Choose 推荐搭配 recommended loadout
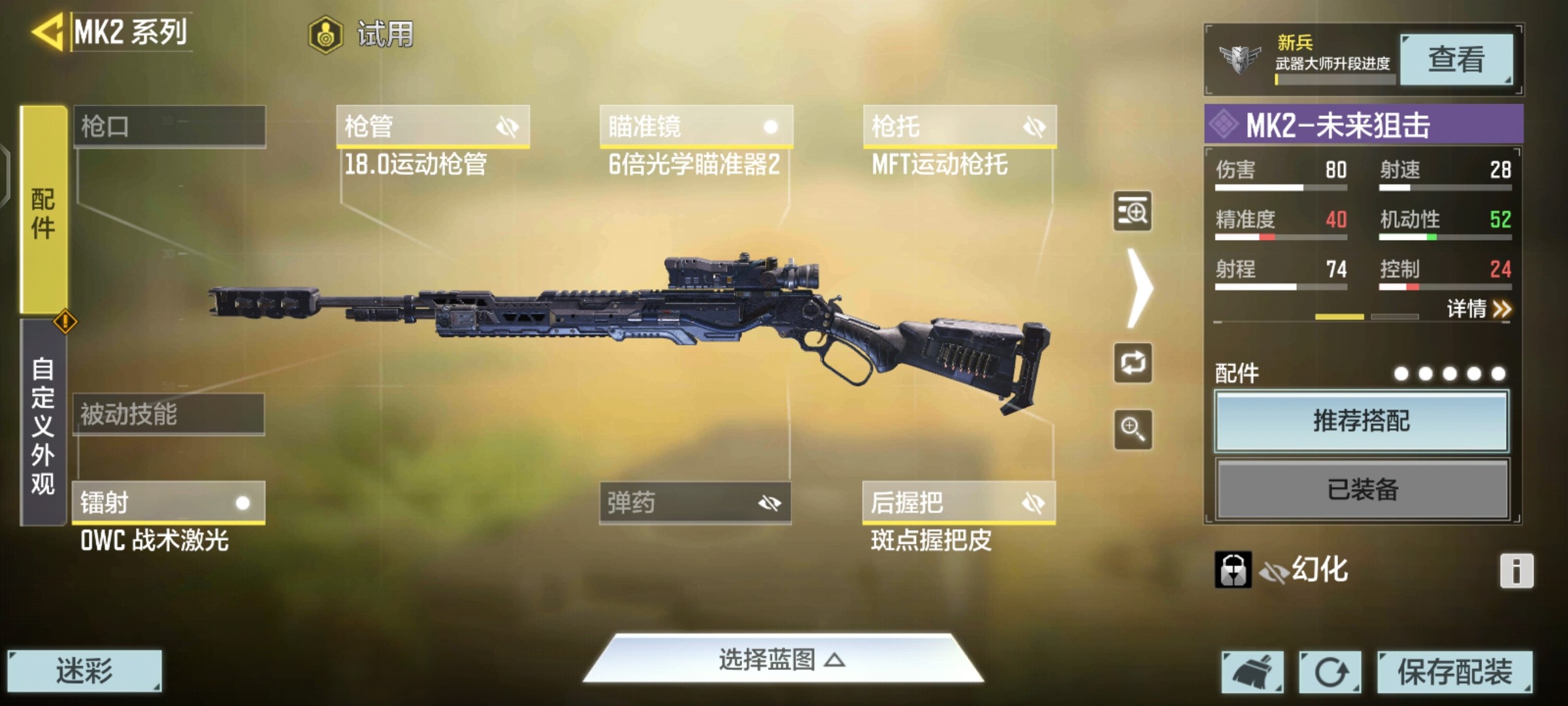The image size is (1568, 706). [1362, 421]
